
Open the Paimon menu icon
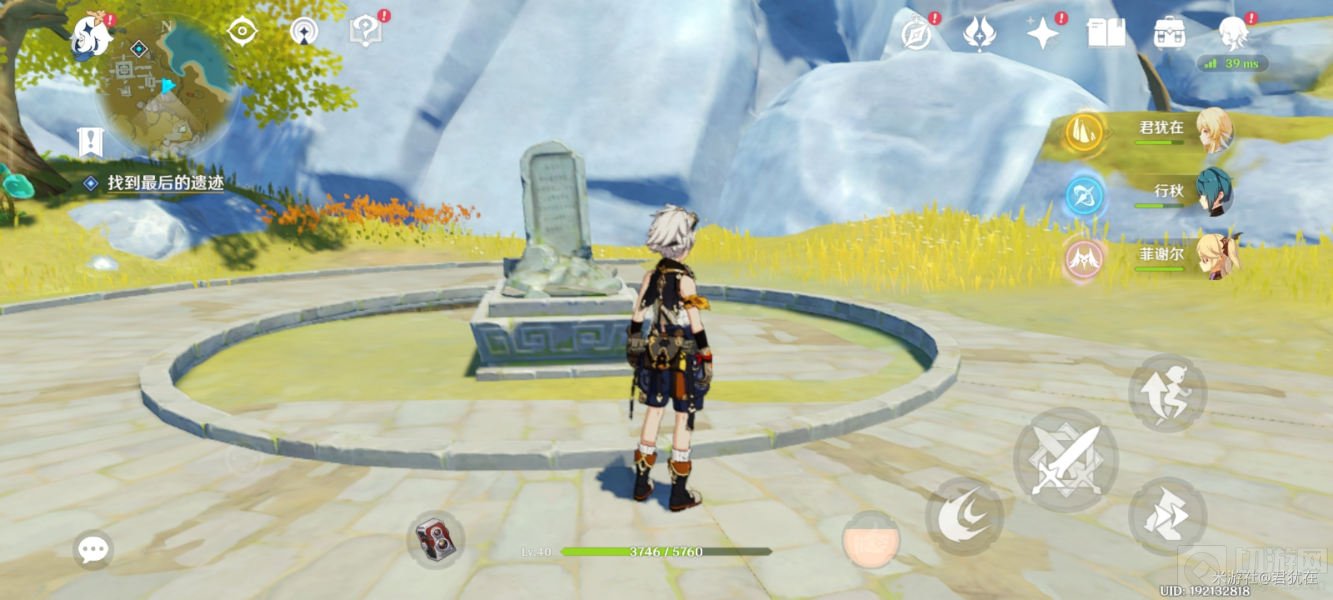[92, 37]
